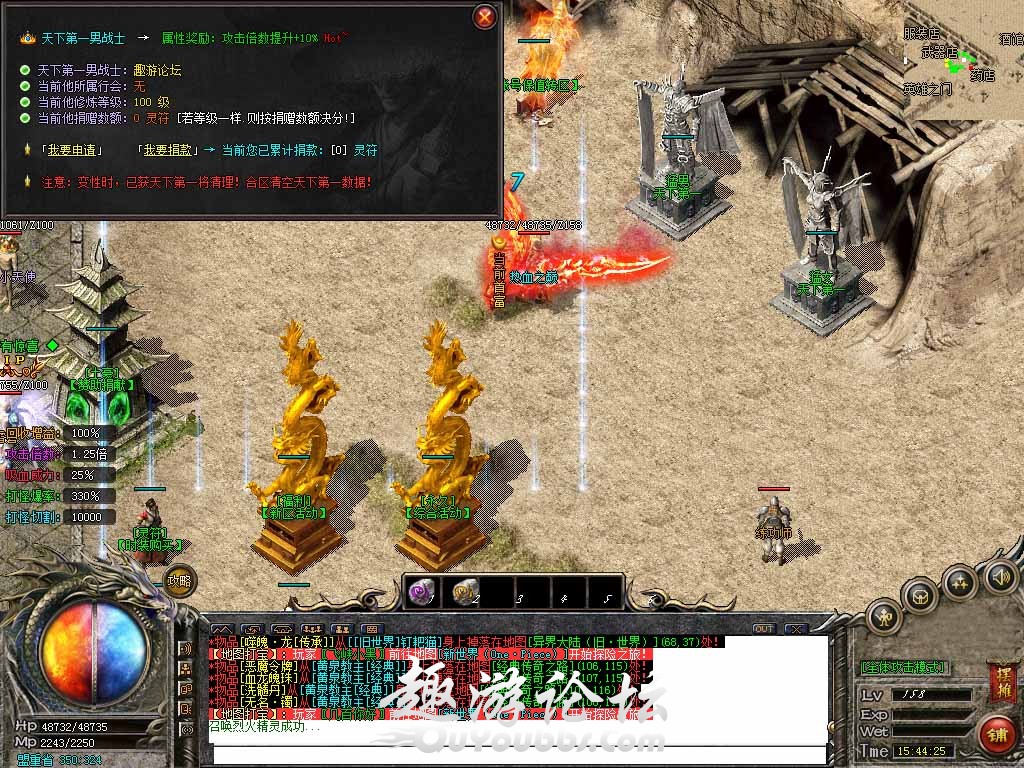Select the 我要捐款 donate link
The image size is (1024, 768).
pos(164,150)
